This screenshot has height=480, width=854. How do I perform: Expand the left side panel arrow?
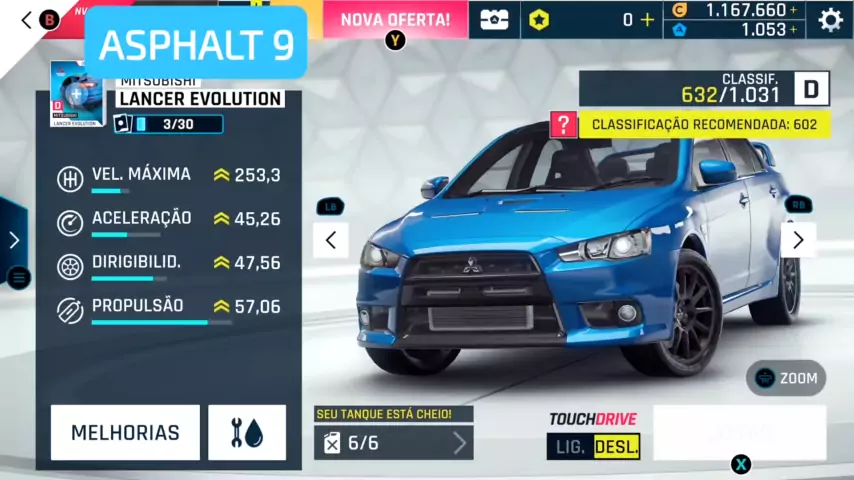pos(13,240)
